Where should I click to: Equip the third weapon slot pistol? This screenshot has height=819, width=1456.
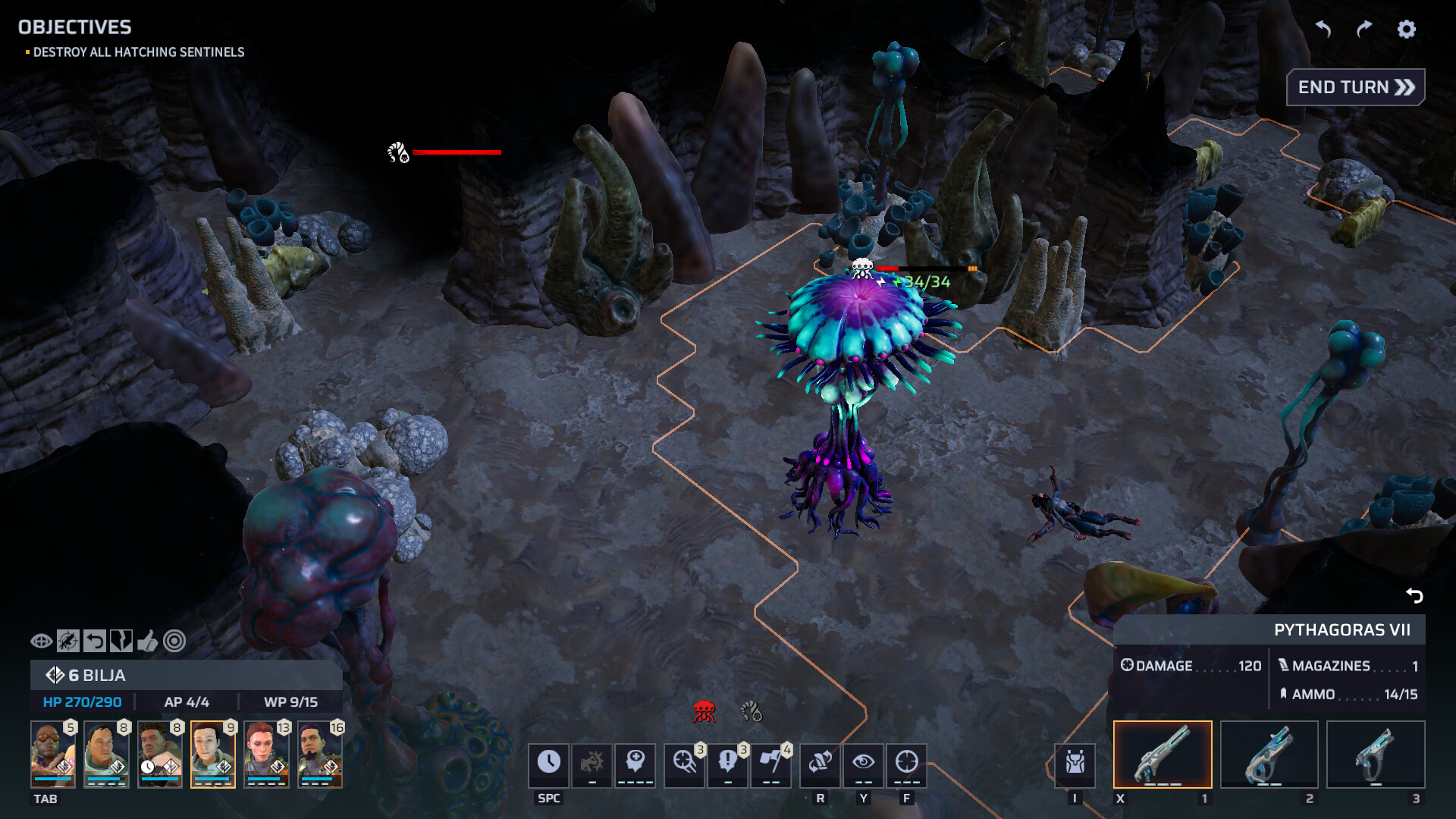1376,754
